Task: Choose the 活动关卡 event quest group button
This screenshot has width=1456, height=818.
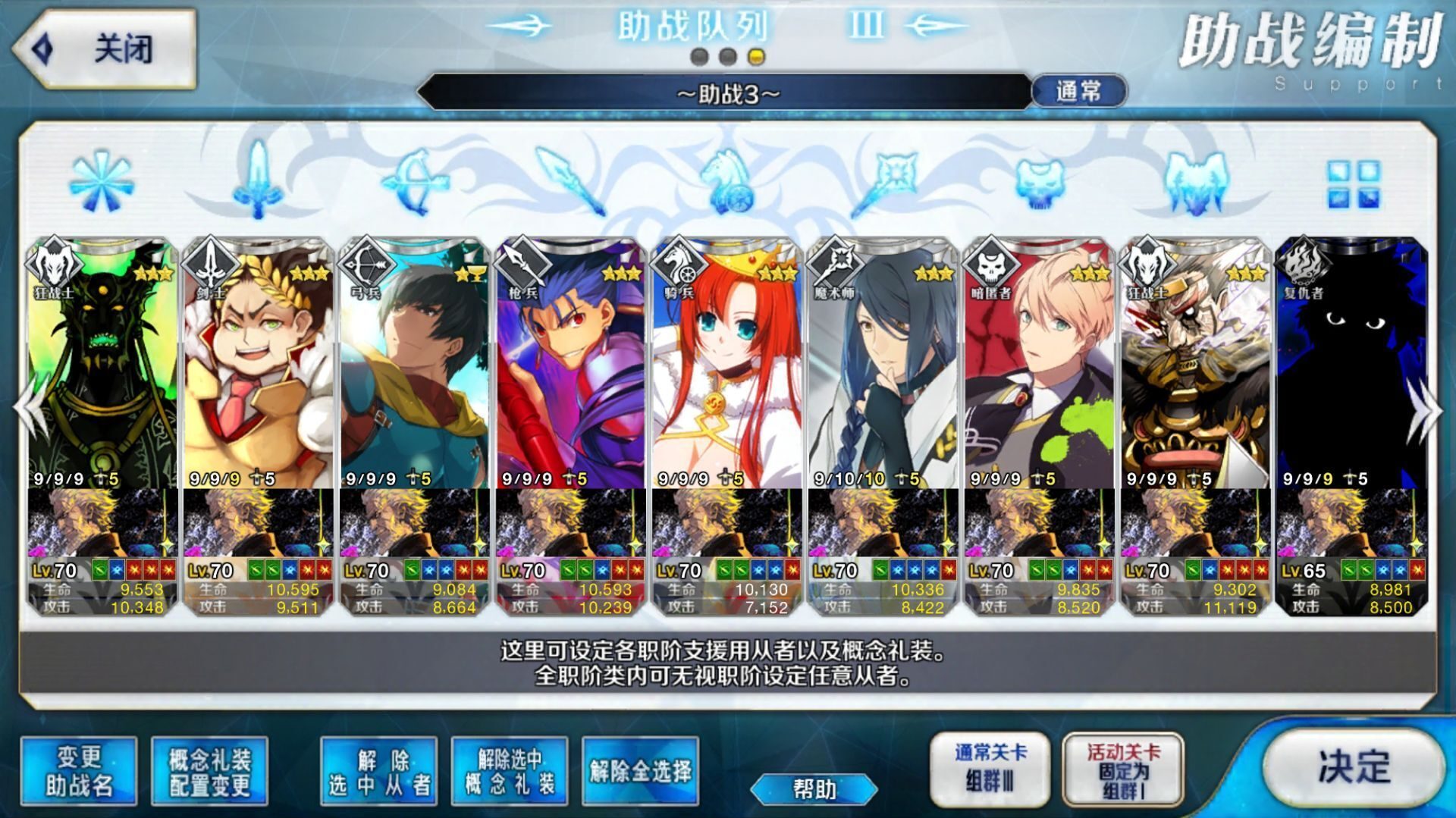Action: click(1123, 769)
